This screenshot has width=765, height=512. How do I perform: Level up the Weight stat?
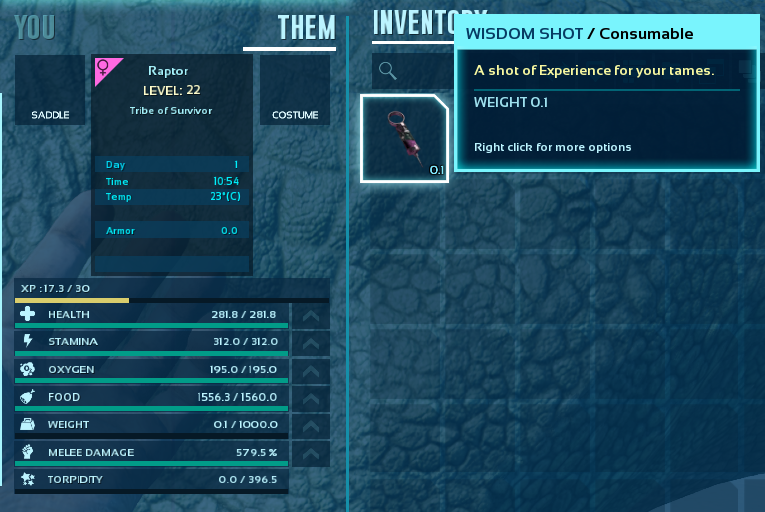pos(310,425)
